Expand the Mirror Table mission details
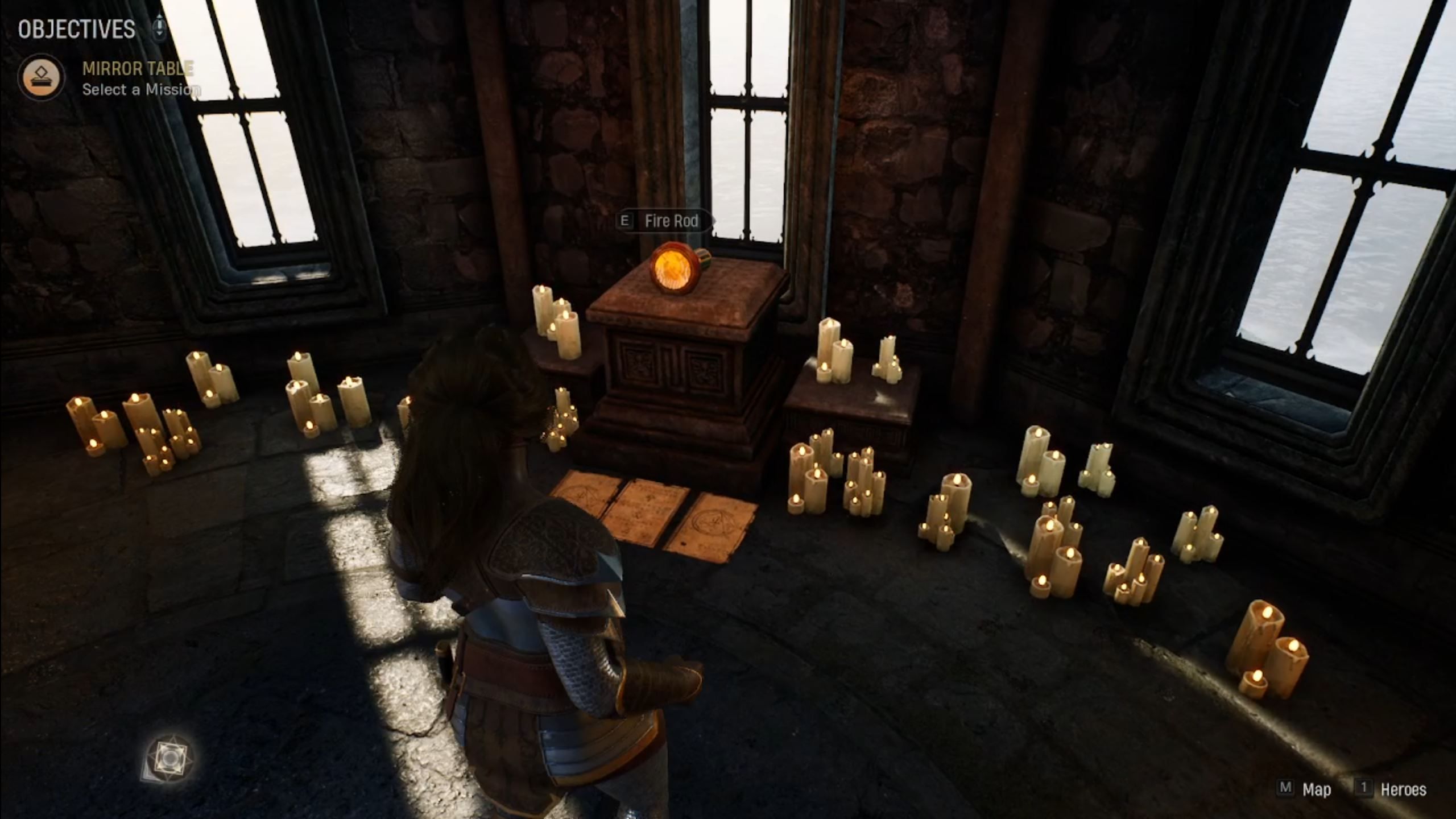1456x819 pixels. coord(136,69)
